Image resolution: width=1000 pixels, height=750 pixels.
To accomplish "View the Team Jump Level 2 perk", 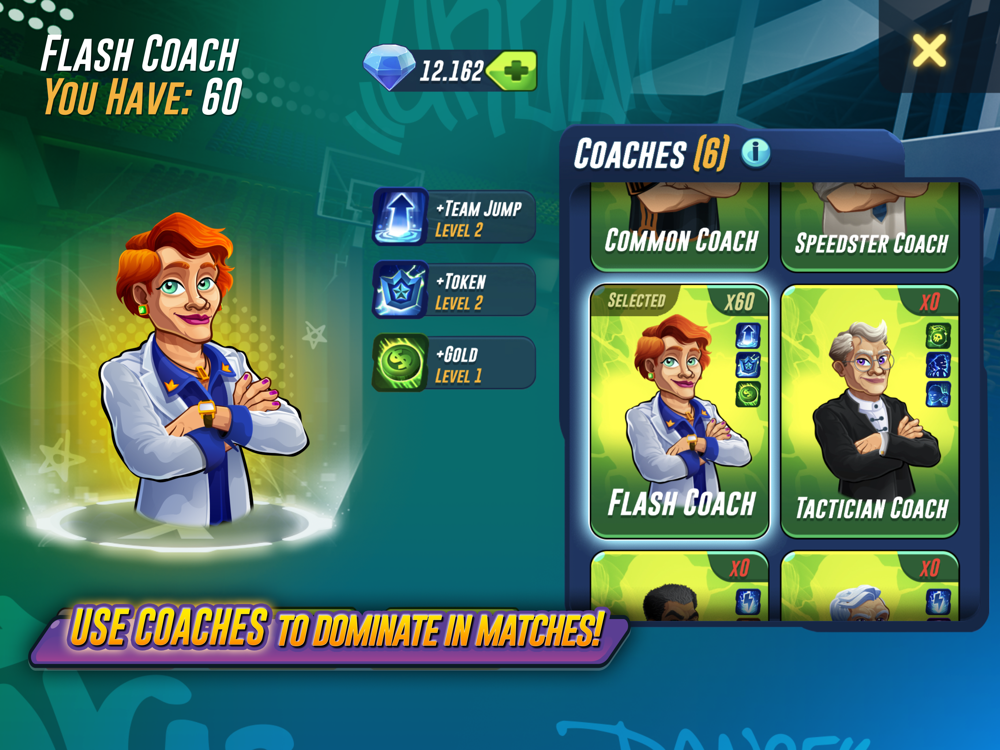I will point(455,216).
